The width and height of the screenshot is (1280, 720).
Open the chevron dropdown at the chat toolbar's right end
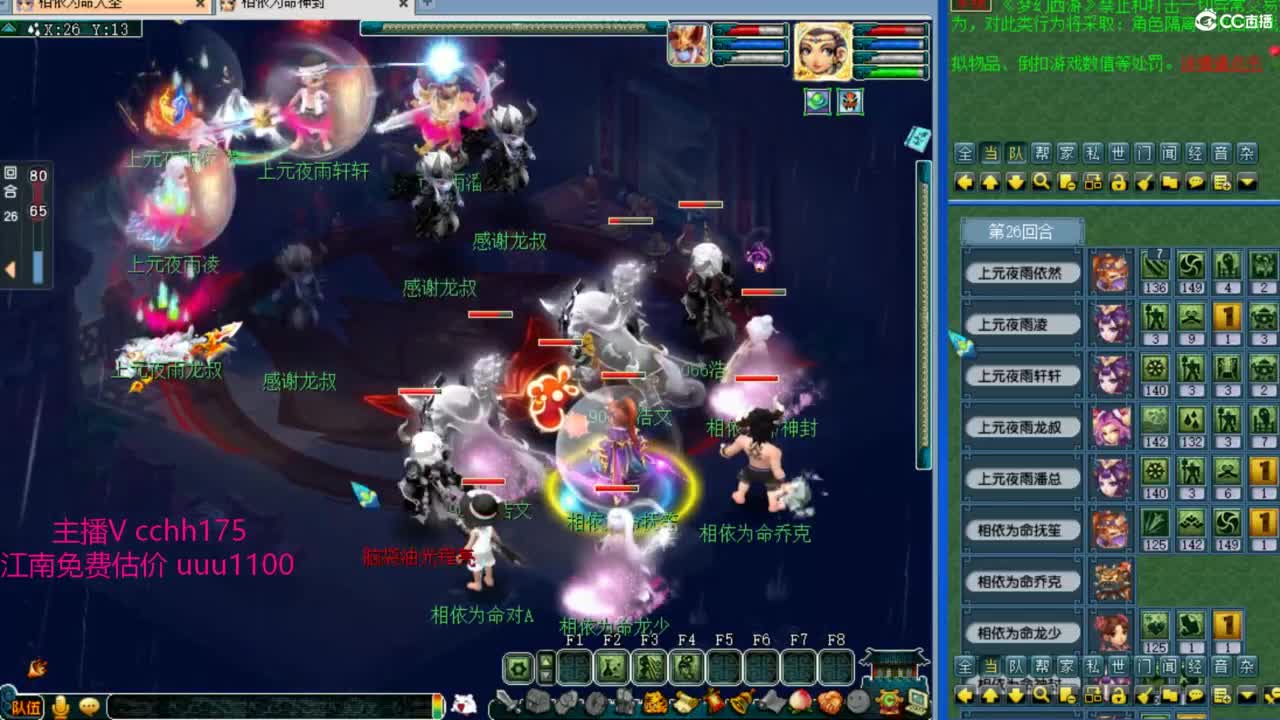pyautogui.click(x=1247, y=183)
